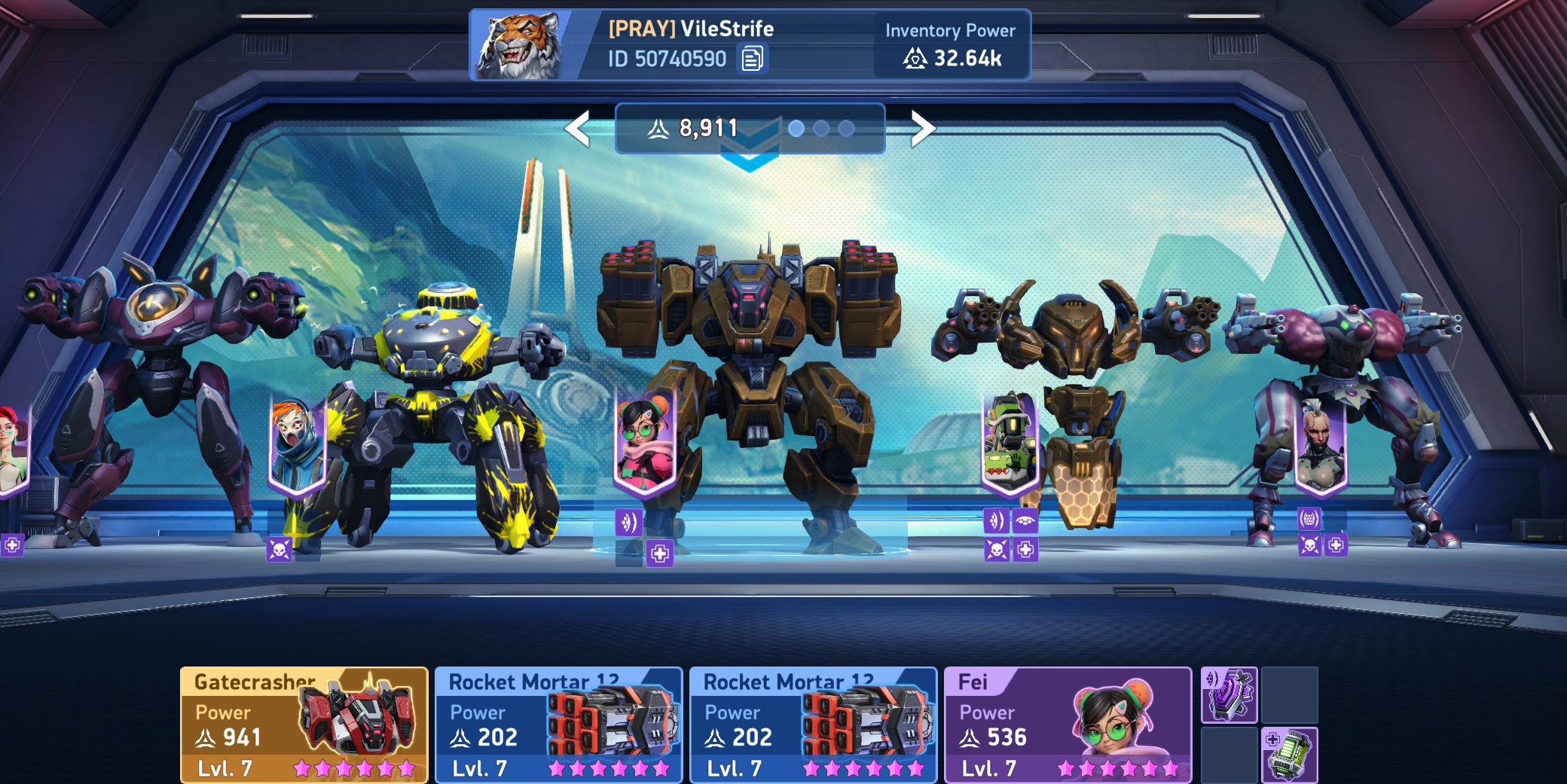Screen dimensions: 1567x784
Task: Select the green robot pilot portrait
Action: (x=1010, y=443)
